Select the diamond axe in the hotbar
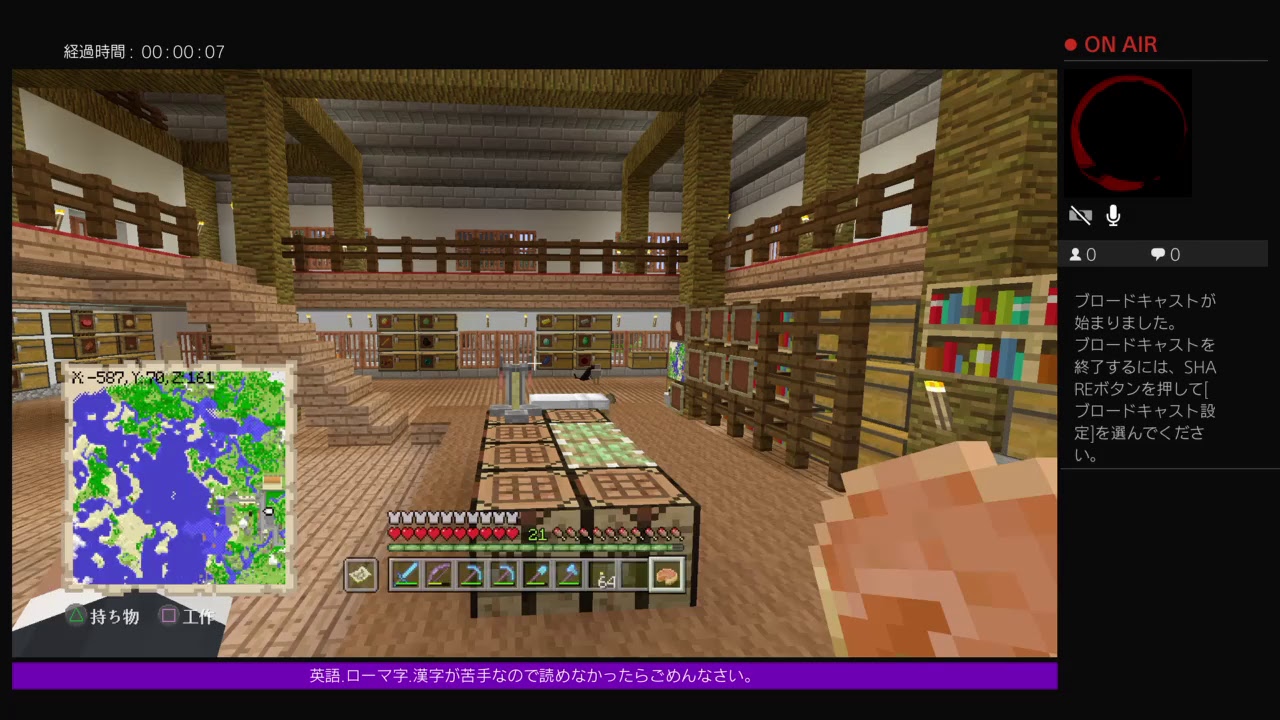Image resolution: width=1280 pixels, height=720 pixels. [x=570, y=573]
